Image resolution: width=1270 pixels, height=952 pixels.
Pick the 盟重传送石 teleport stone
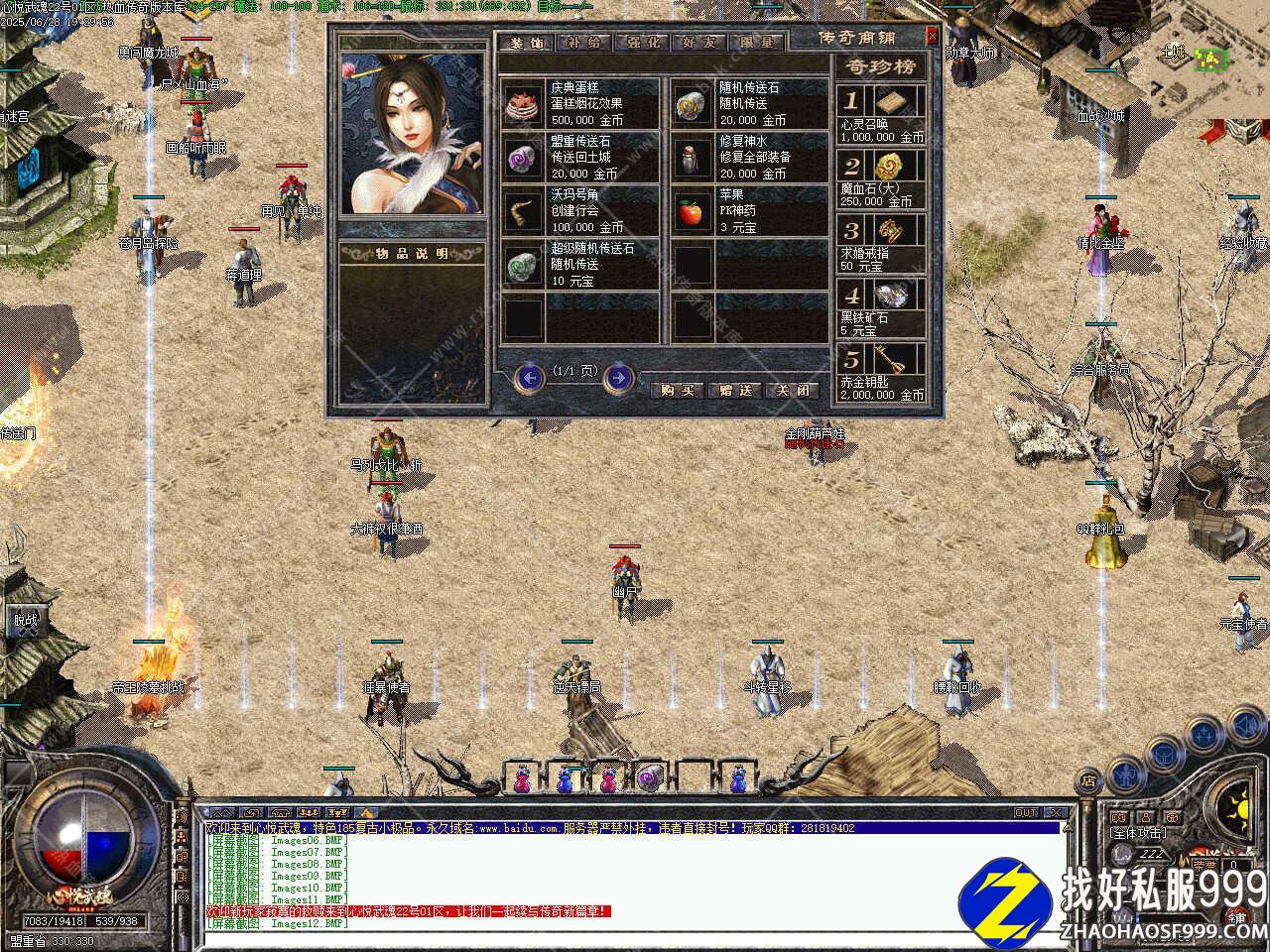(x=521, y=157)
